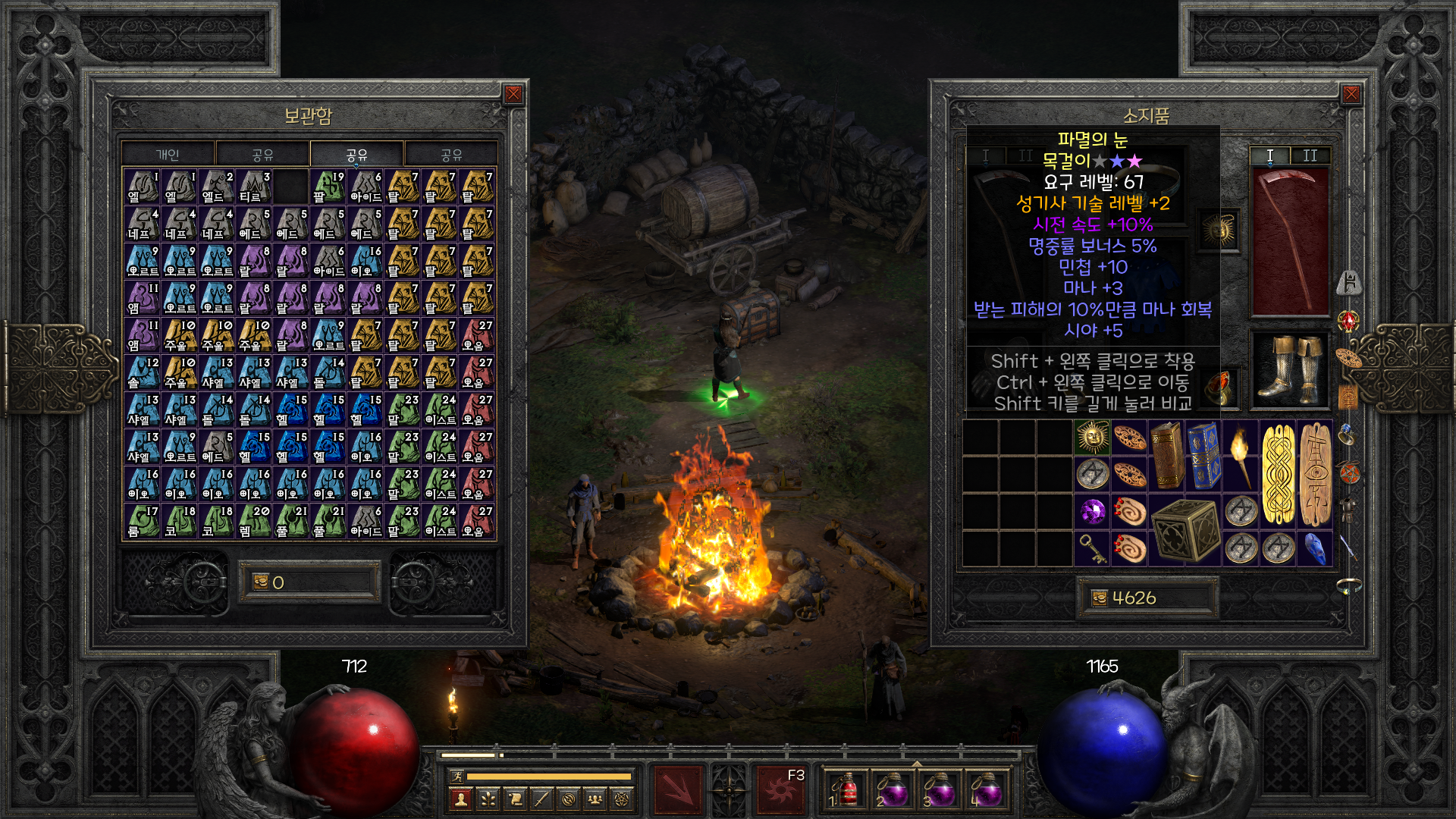This screenshot has height=819, width=1456.
Task: Select the equipped scythe weapon slot
Action: pos(1289,241)
